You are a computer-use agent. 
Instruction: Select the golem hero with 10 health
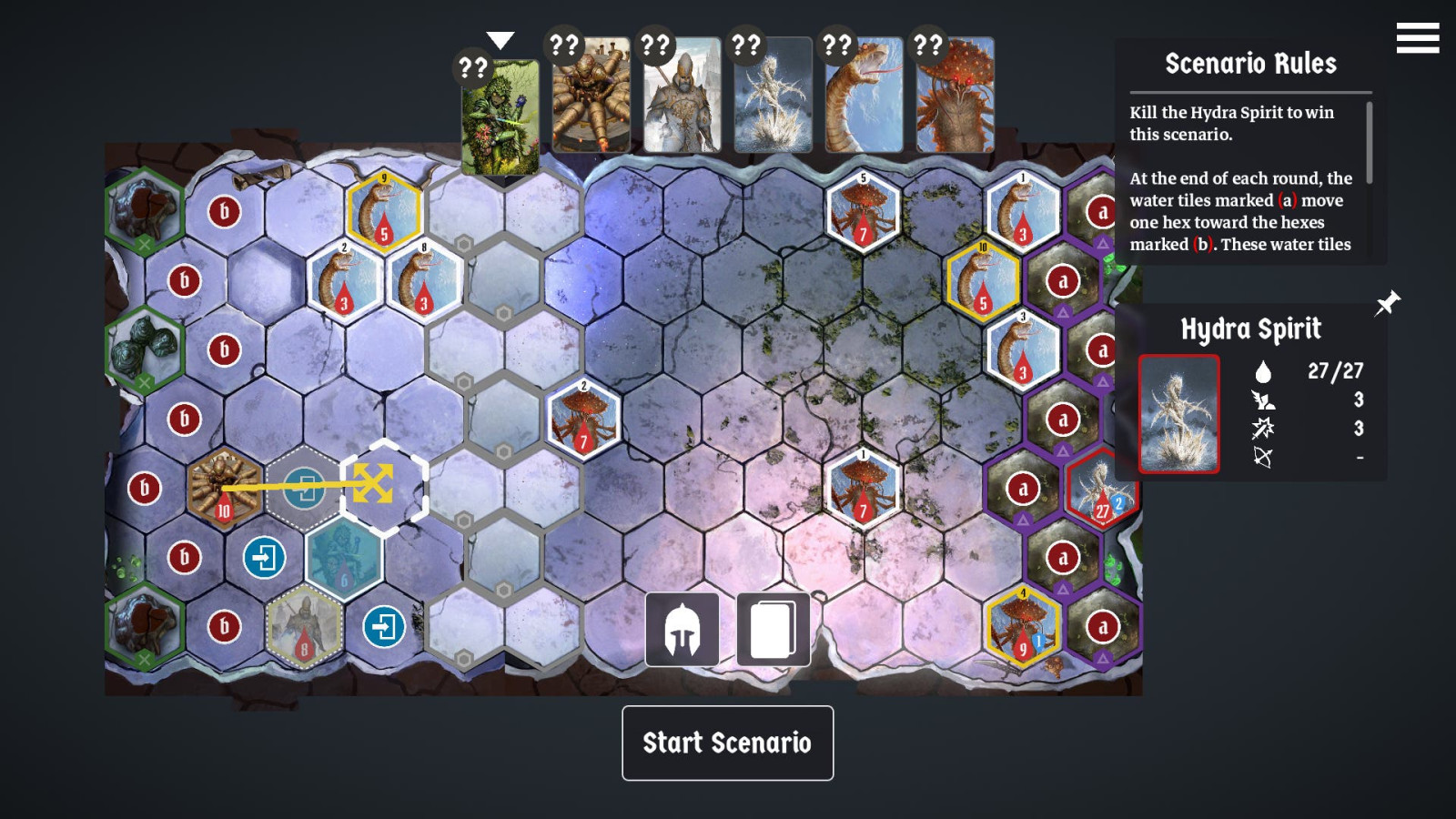click(223, 488)
